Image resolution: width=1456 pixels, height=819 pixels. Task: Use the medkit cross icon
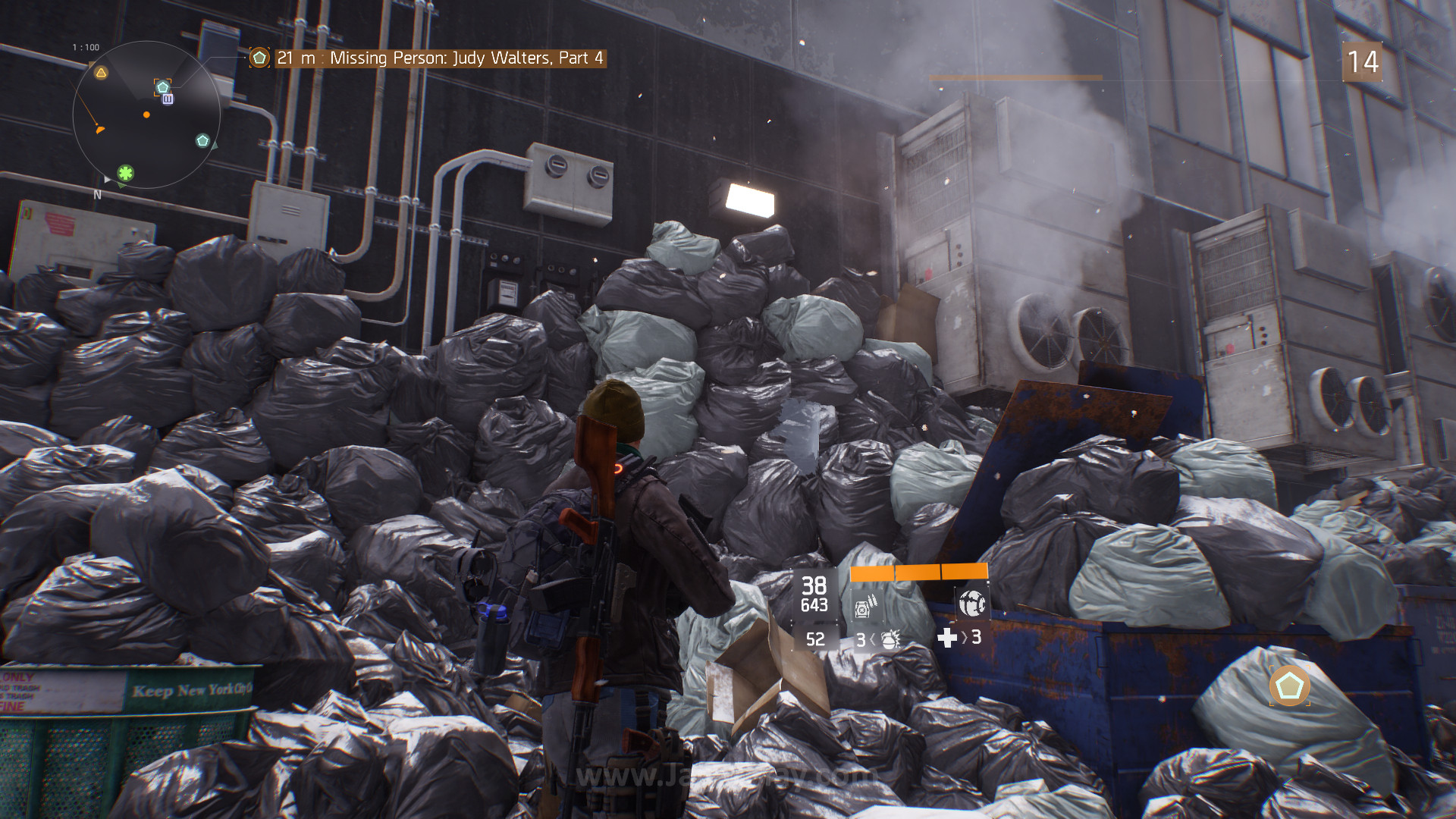point(947,638)
